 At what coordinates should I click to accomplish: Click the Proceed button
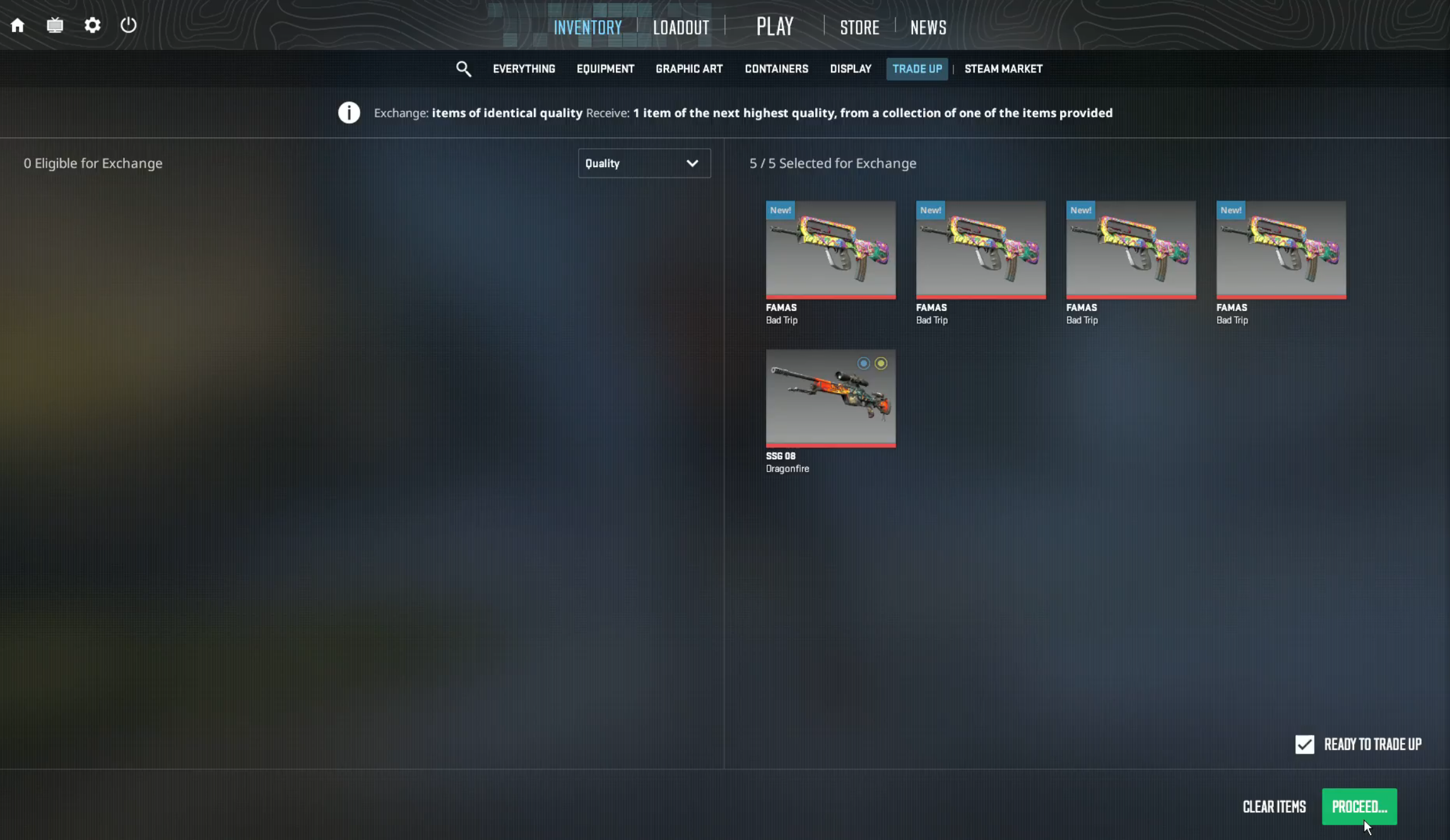tap(1358, 806)
